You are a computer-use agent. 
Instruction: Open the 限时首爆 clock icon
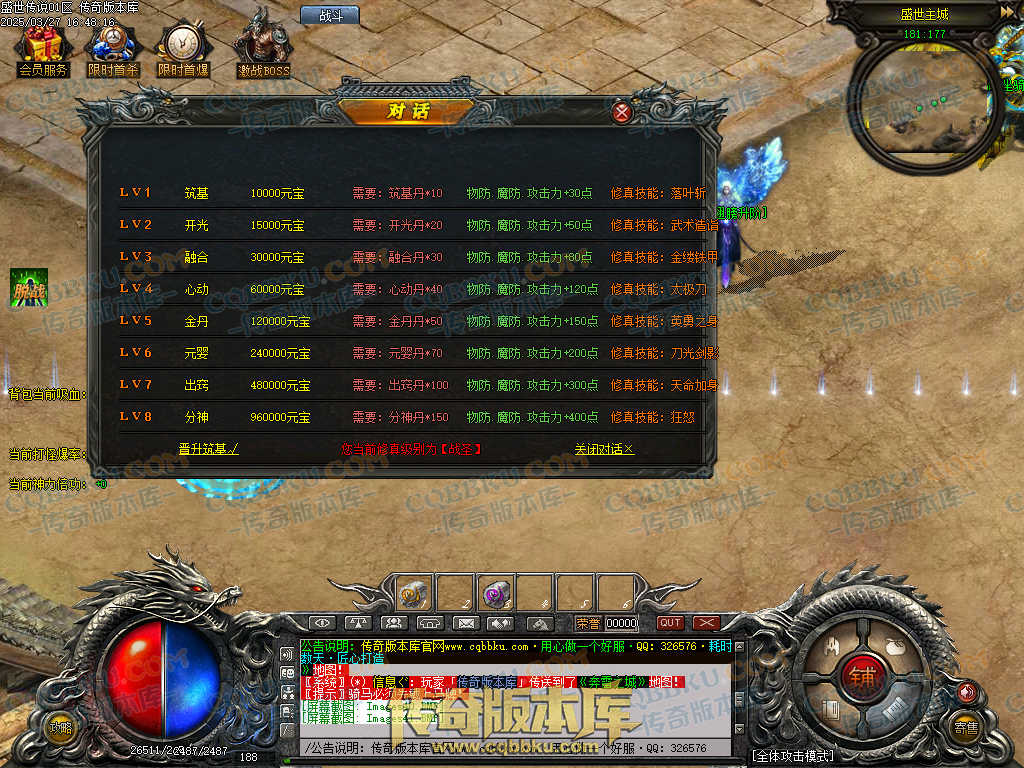(182, 50)
